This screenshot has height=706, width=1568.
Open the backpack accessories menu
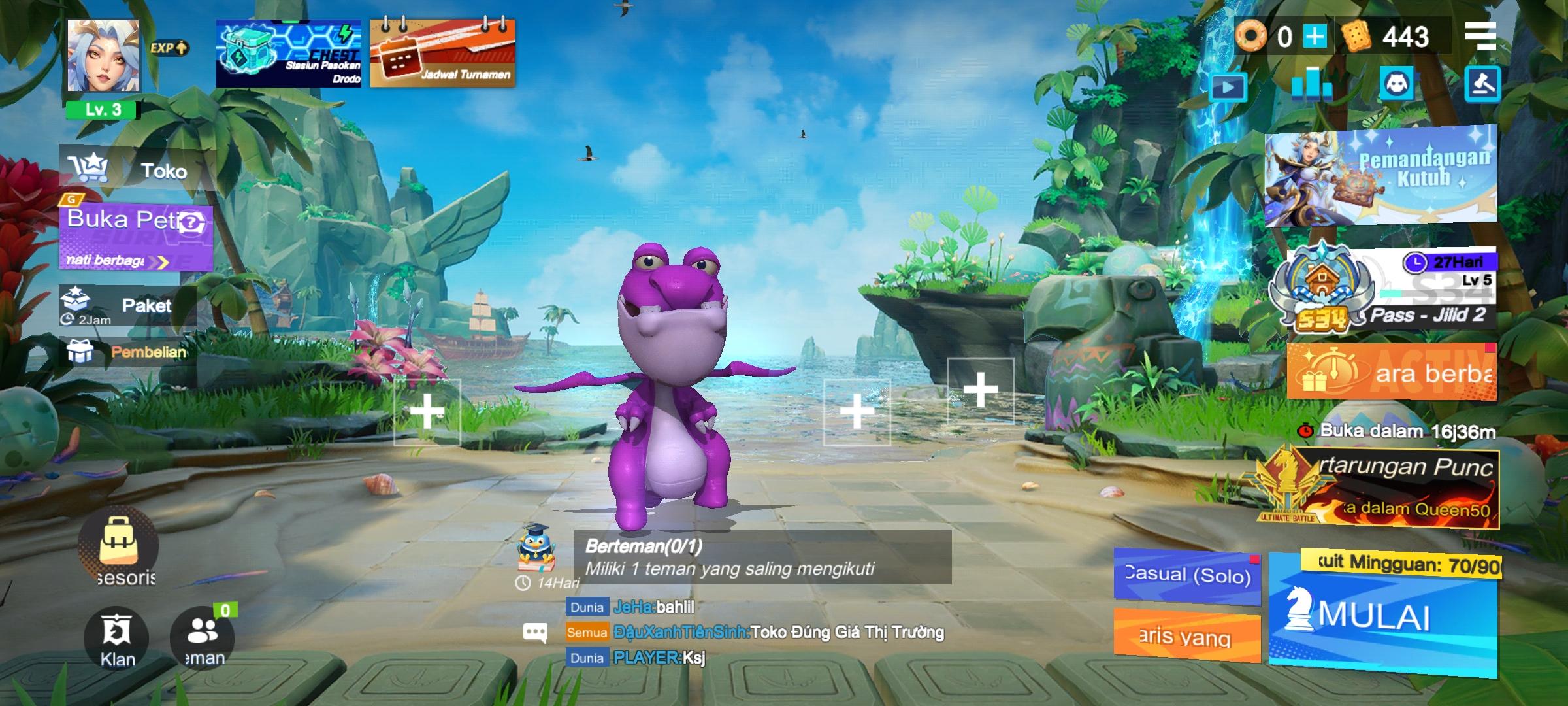click(118, 544)
